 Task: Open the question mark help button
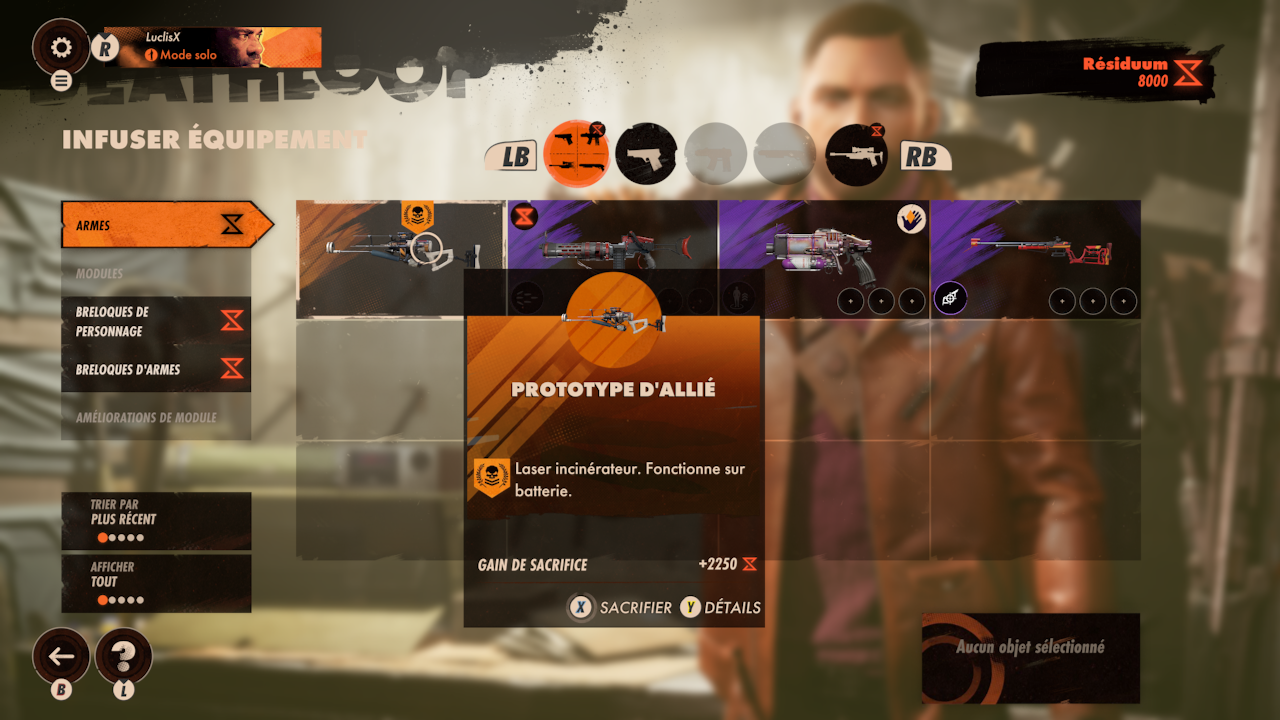pyautogui.click(x=124, y=656)
